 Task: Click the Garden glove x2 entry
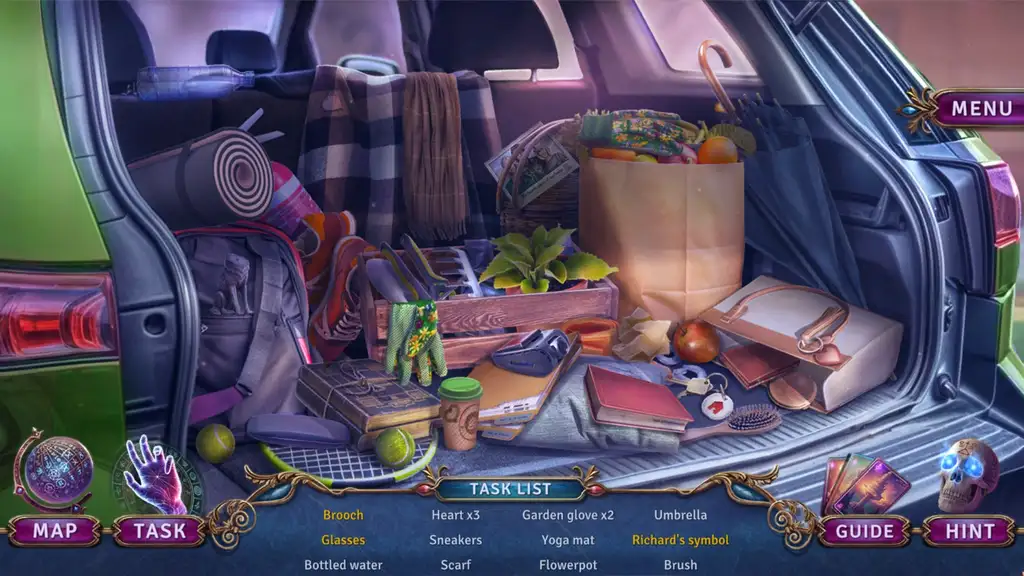point(568,515)
